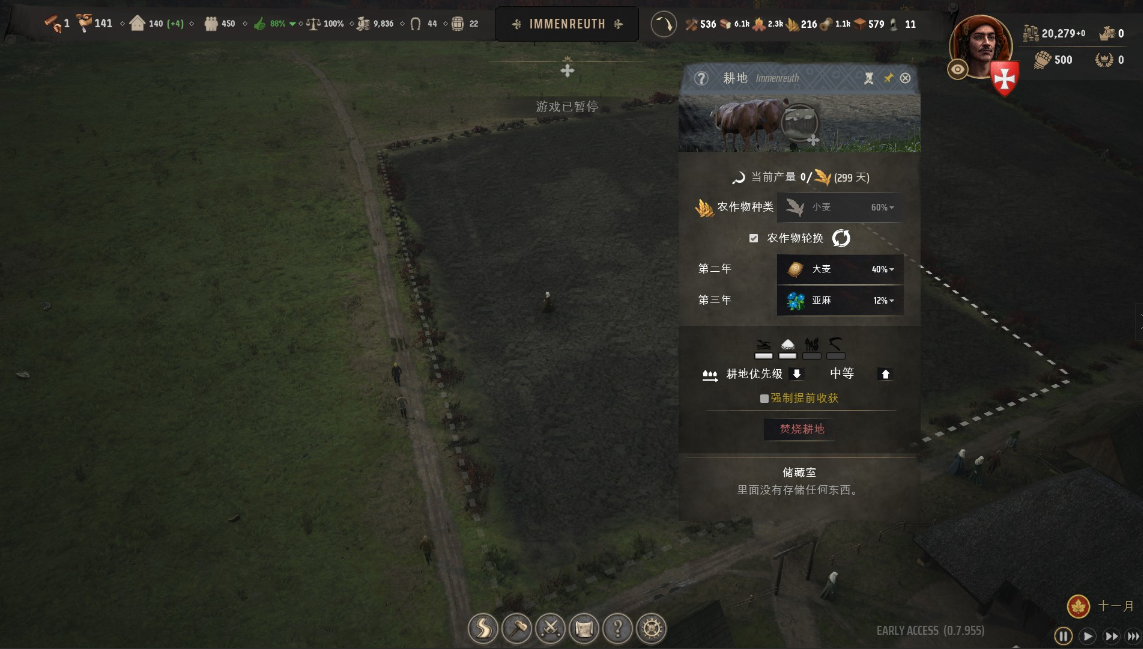This screenshot has height=649, width=1143.
Task: Open the gear settings menu
Action: (652, 628)
